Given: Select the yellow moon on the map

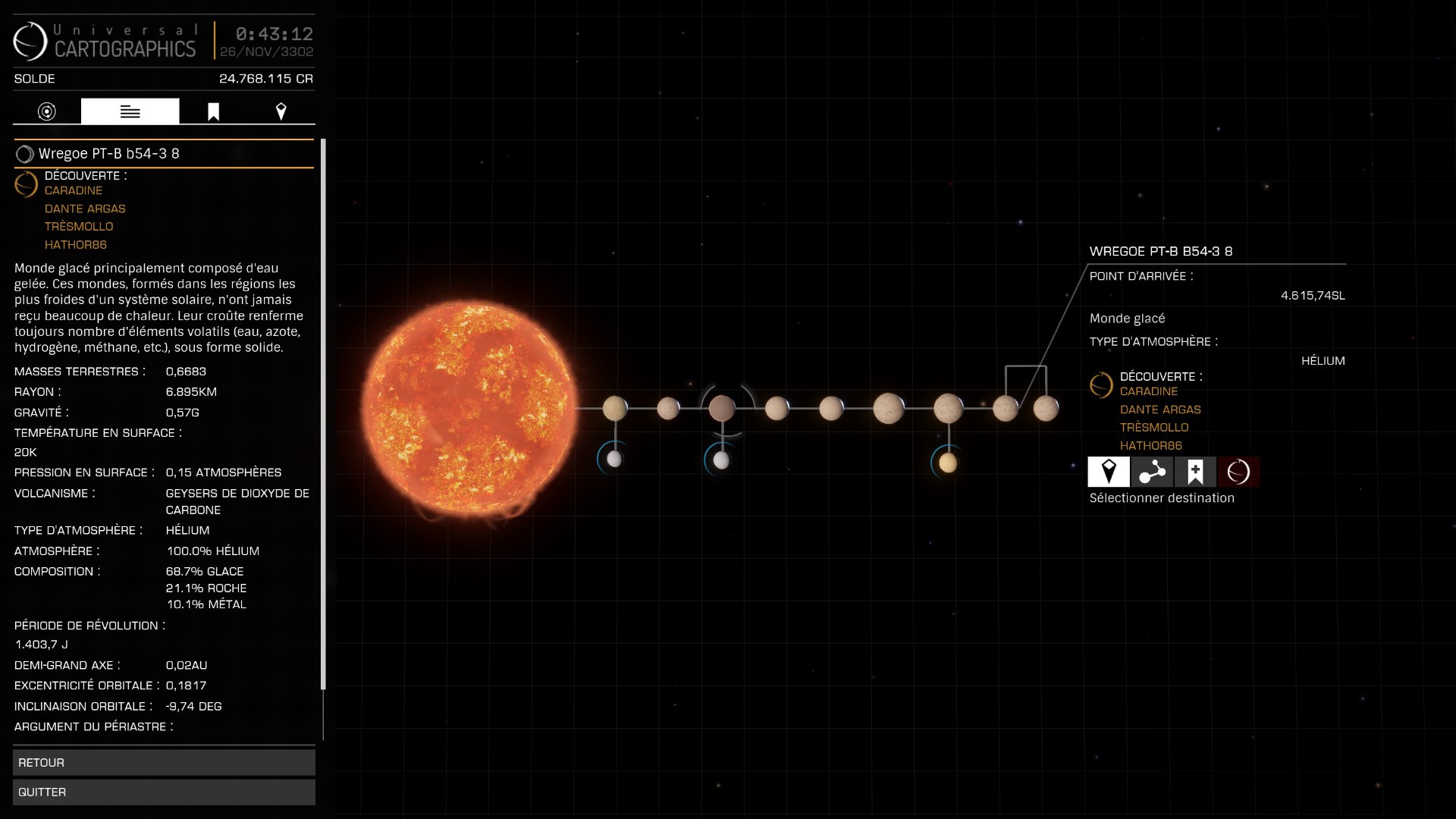Looking at the screenshot, I should click(948, 462).
